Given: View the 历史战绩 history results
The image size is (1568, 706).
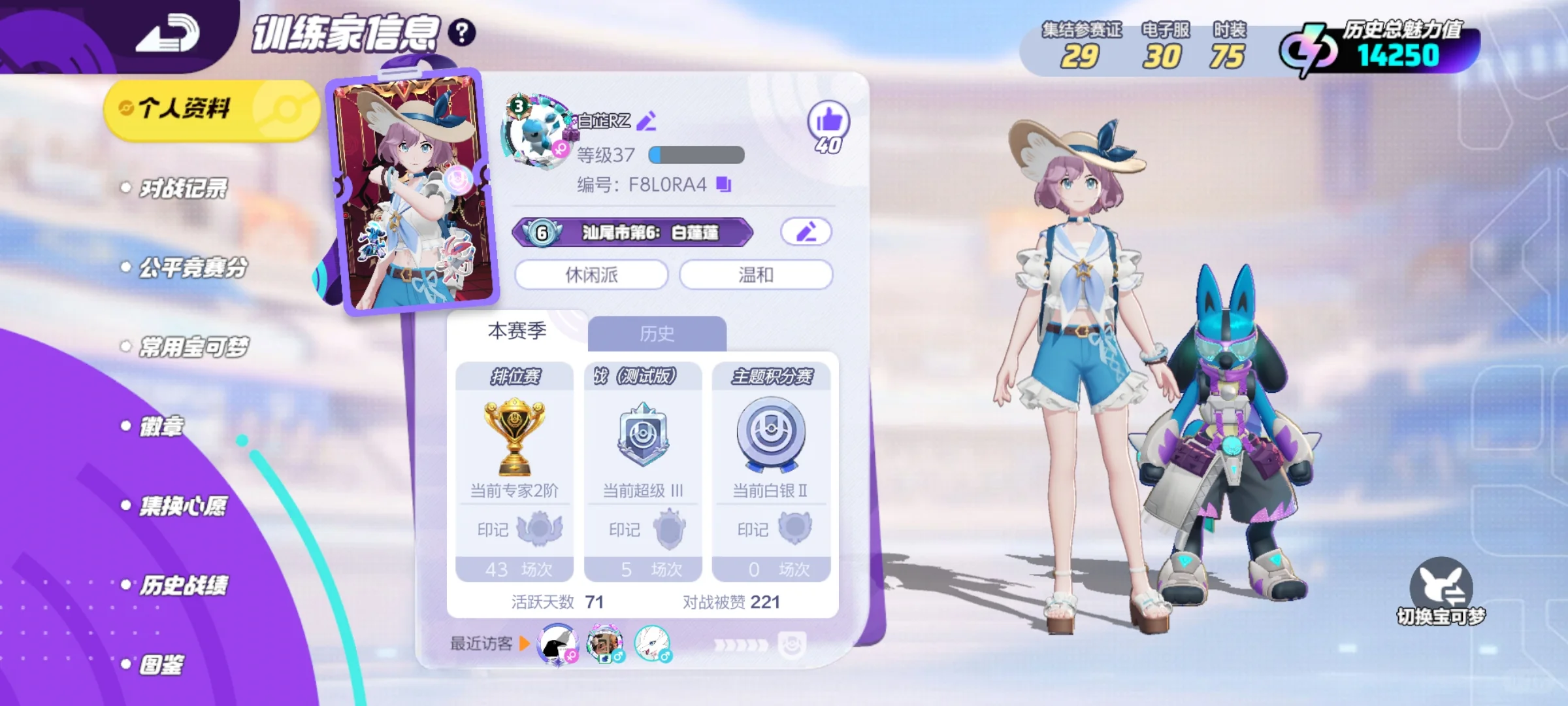Looking at the screenshot, I should point(184,586).
